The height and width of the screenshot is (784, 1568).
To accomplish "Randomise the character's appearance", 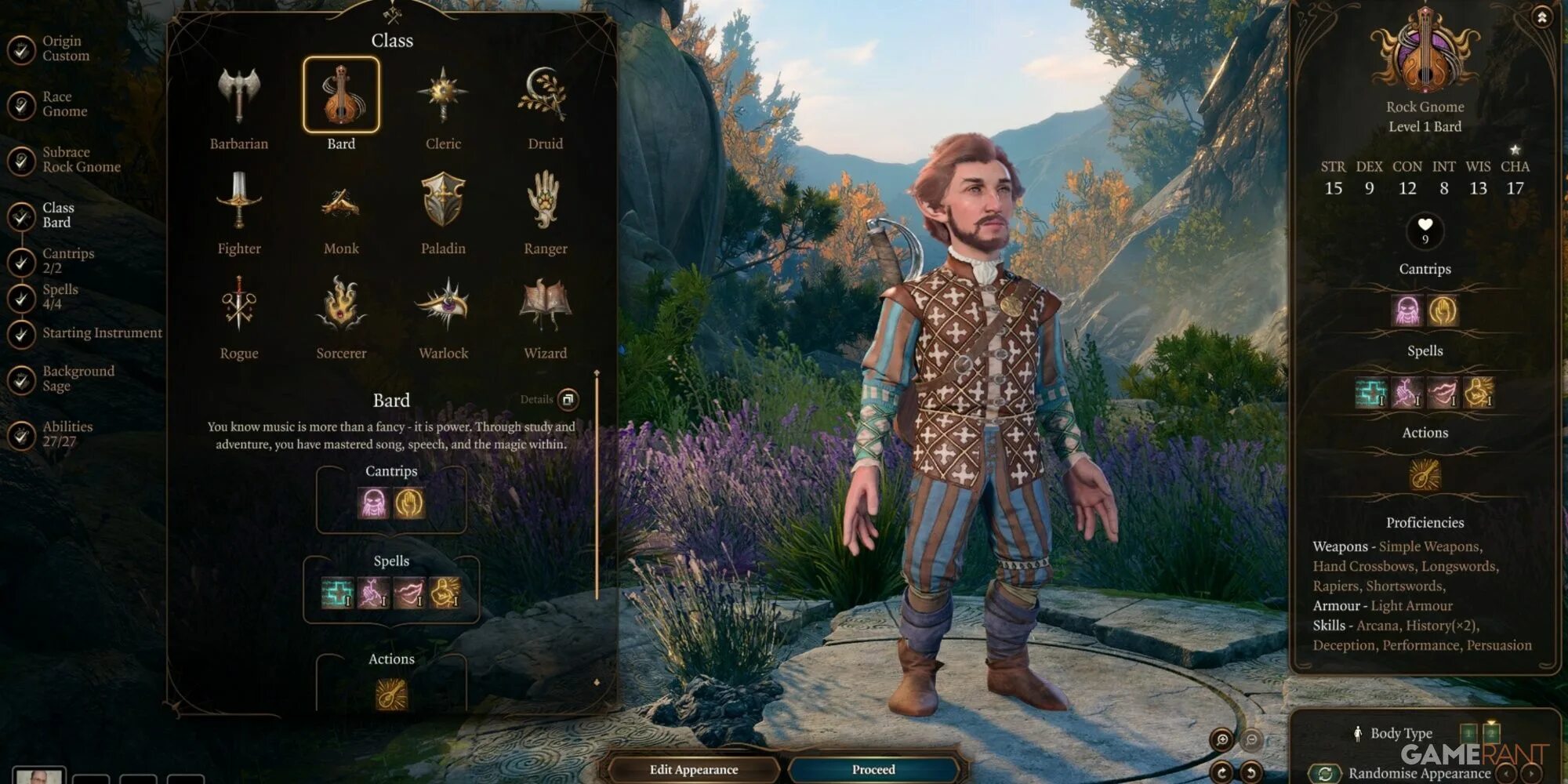I will click(x=1325, y=773).
